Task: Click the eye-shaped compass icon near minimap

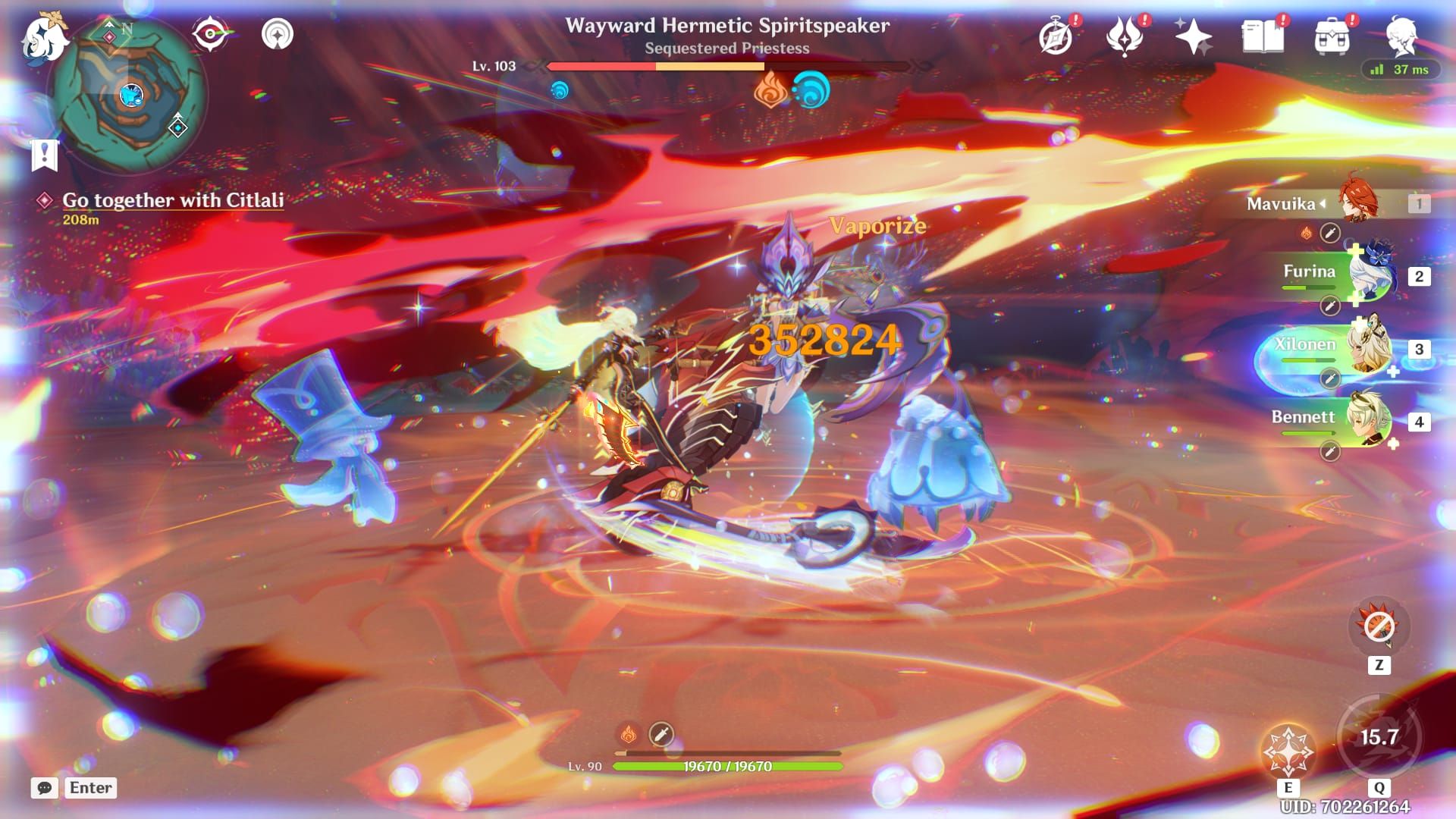Action: [210, 34]
